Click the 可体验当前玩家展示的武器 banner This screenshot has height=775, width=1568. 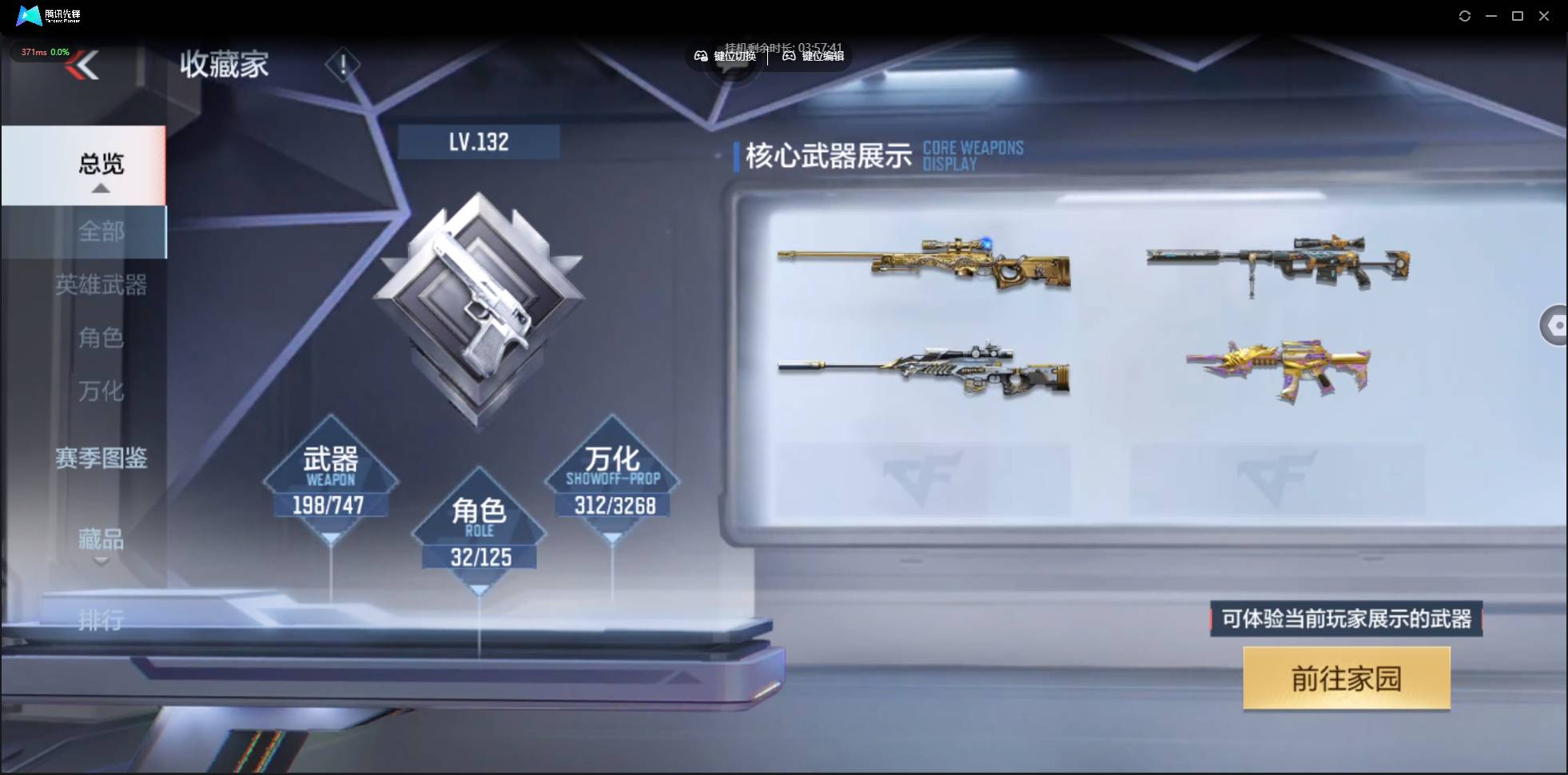[1345, 618]
